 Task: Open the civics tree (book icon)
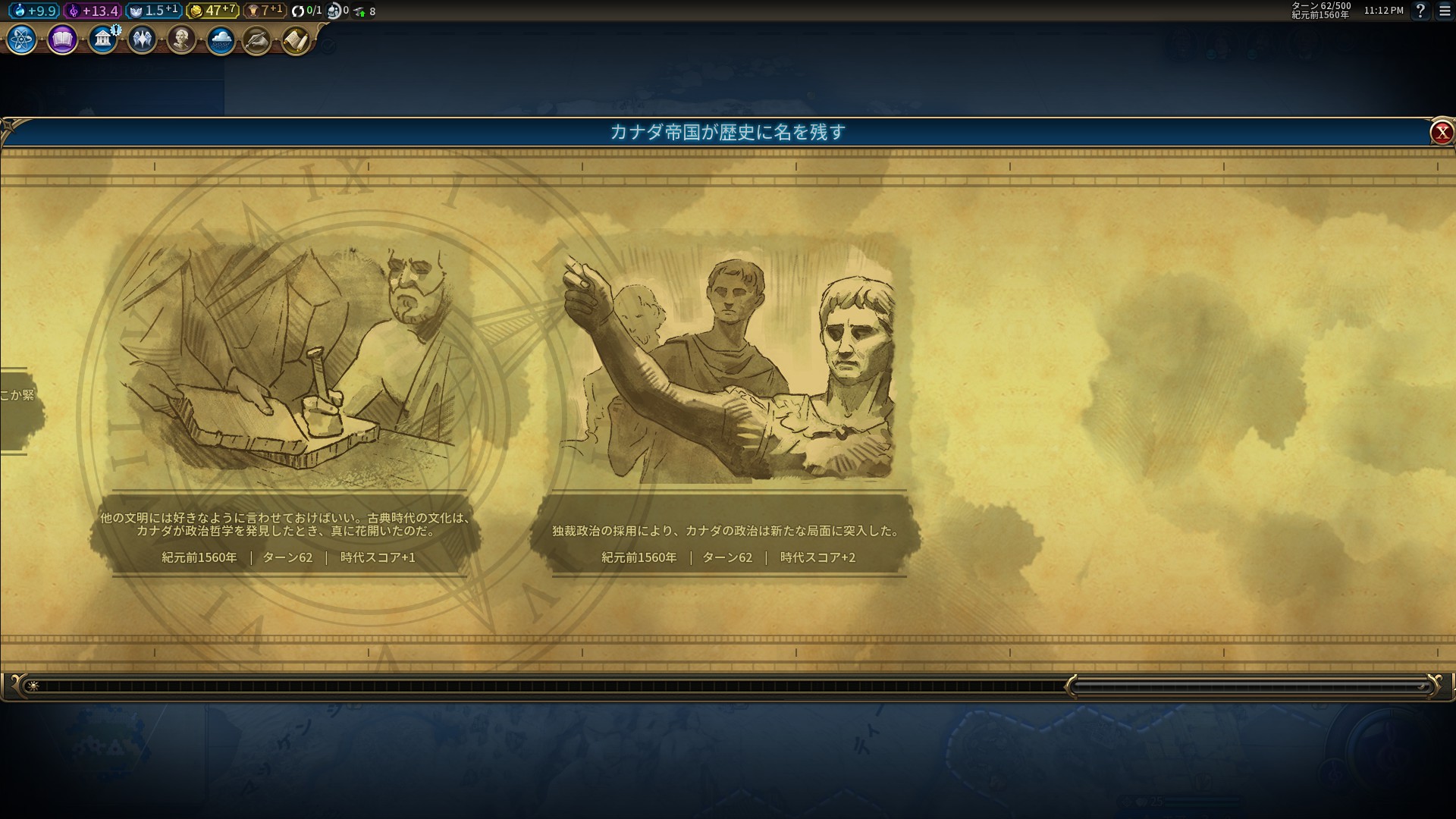pyautogui.click(x=62, y=39)
